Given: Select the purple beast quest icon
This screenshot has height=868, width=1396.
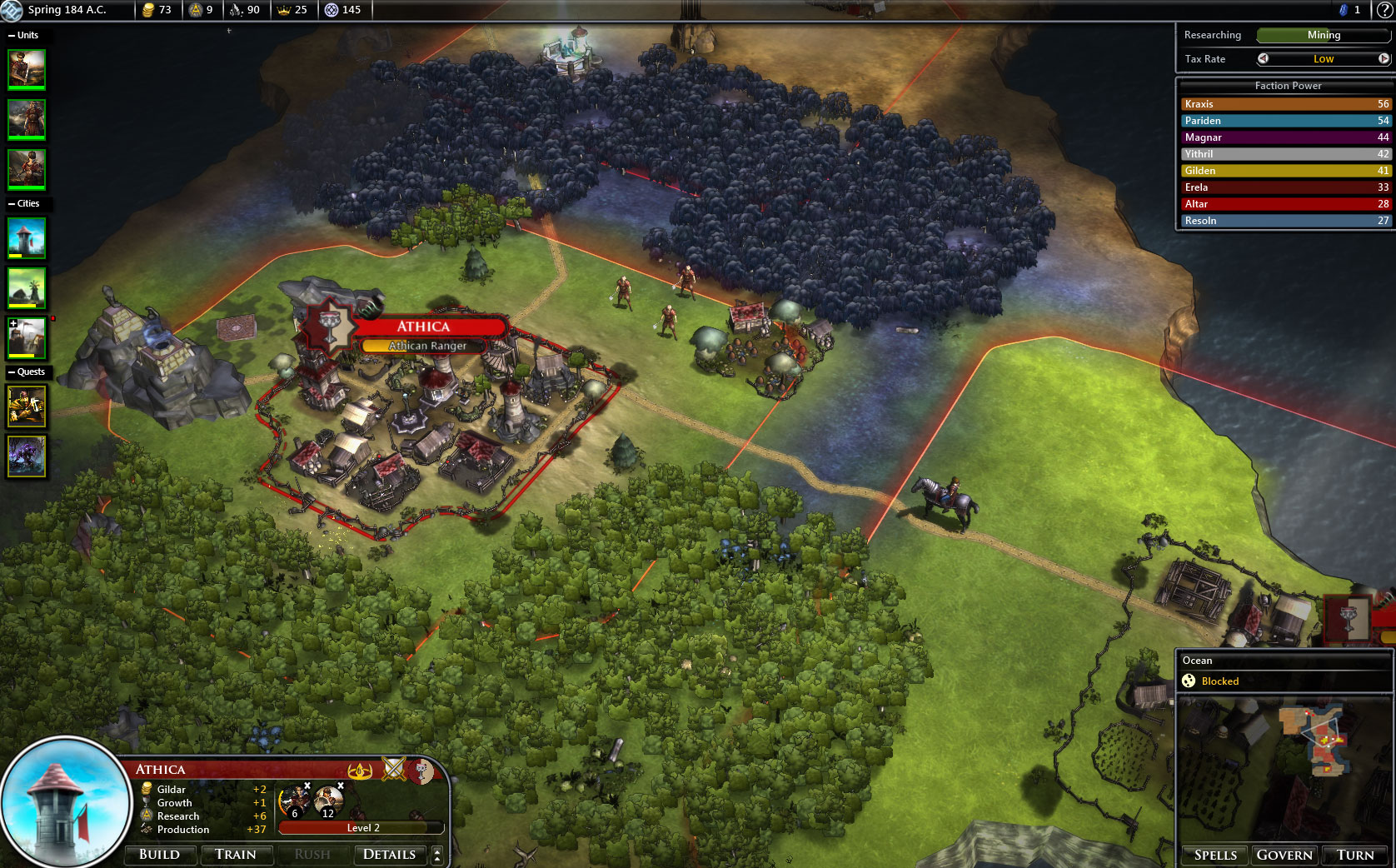Looking at the screenshot, I should pyautogui.click(x=27, y=456).
